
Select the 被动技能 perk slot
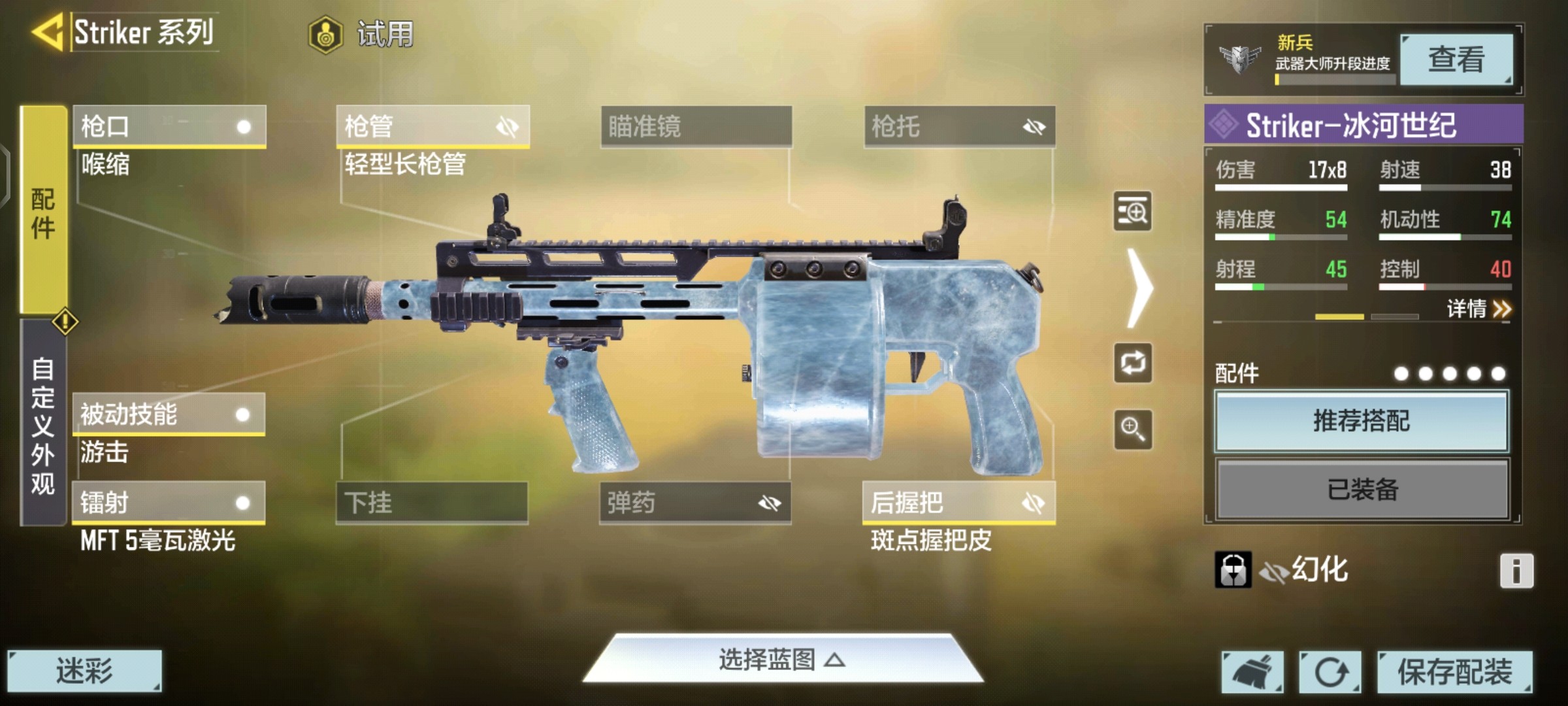coord(169,414)
